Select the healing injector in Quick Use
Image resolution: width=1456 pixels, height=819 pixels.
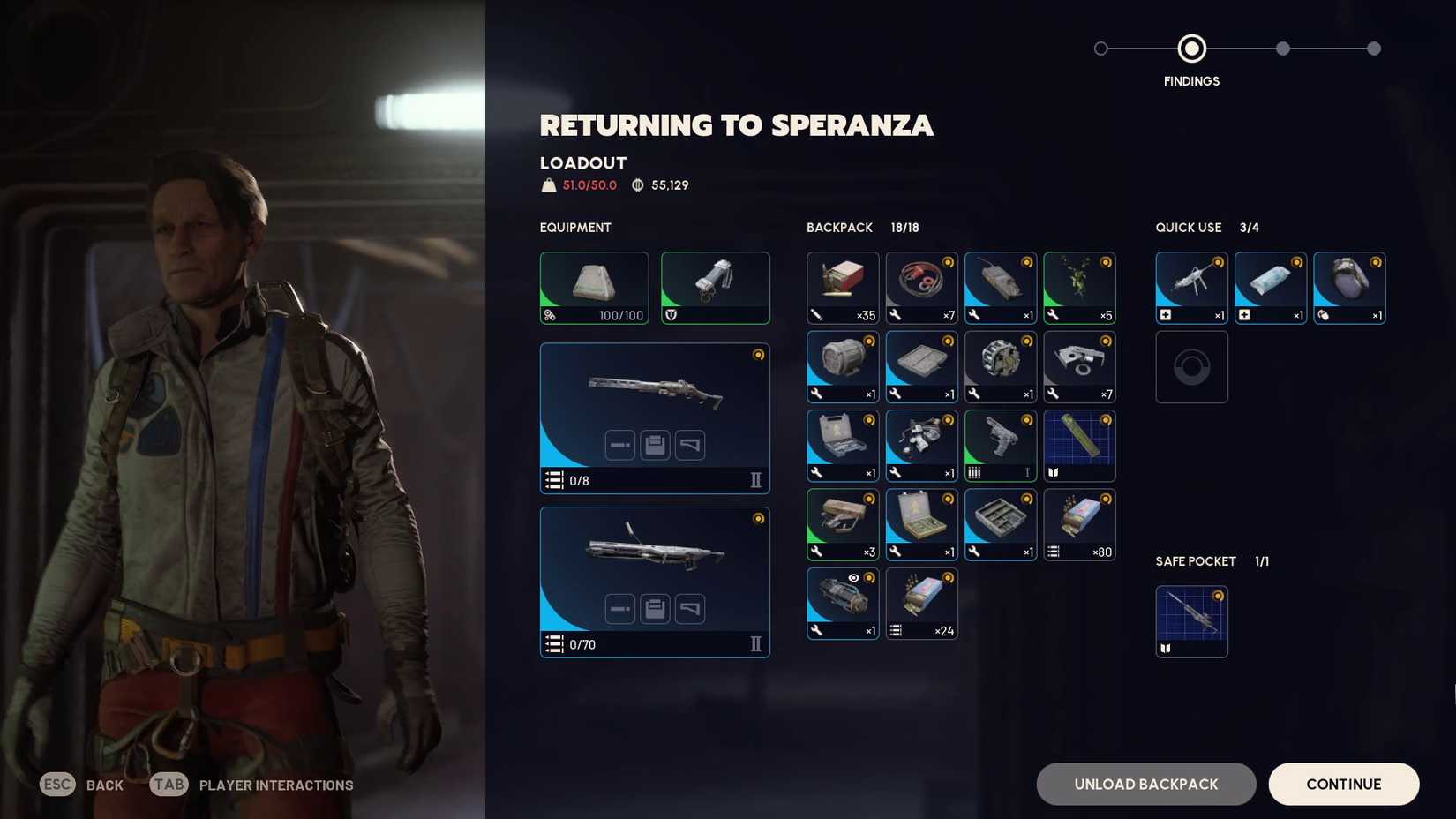click(x=1191, y=287)
